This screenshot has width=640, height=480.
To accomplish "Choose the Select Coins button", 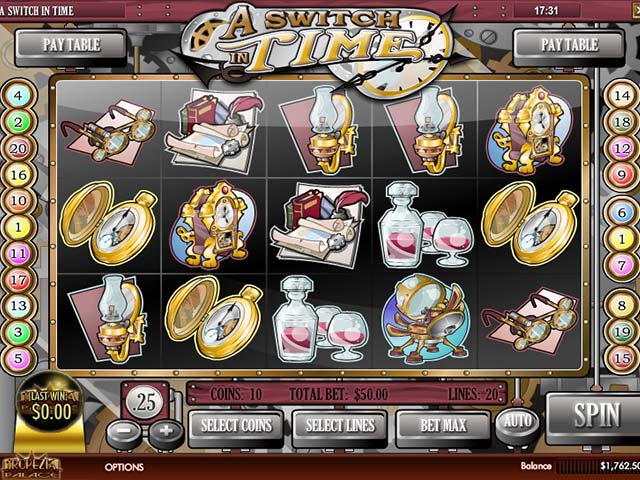I will 236,426.
